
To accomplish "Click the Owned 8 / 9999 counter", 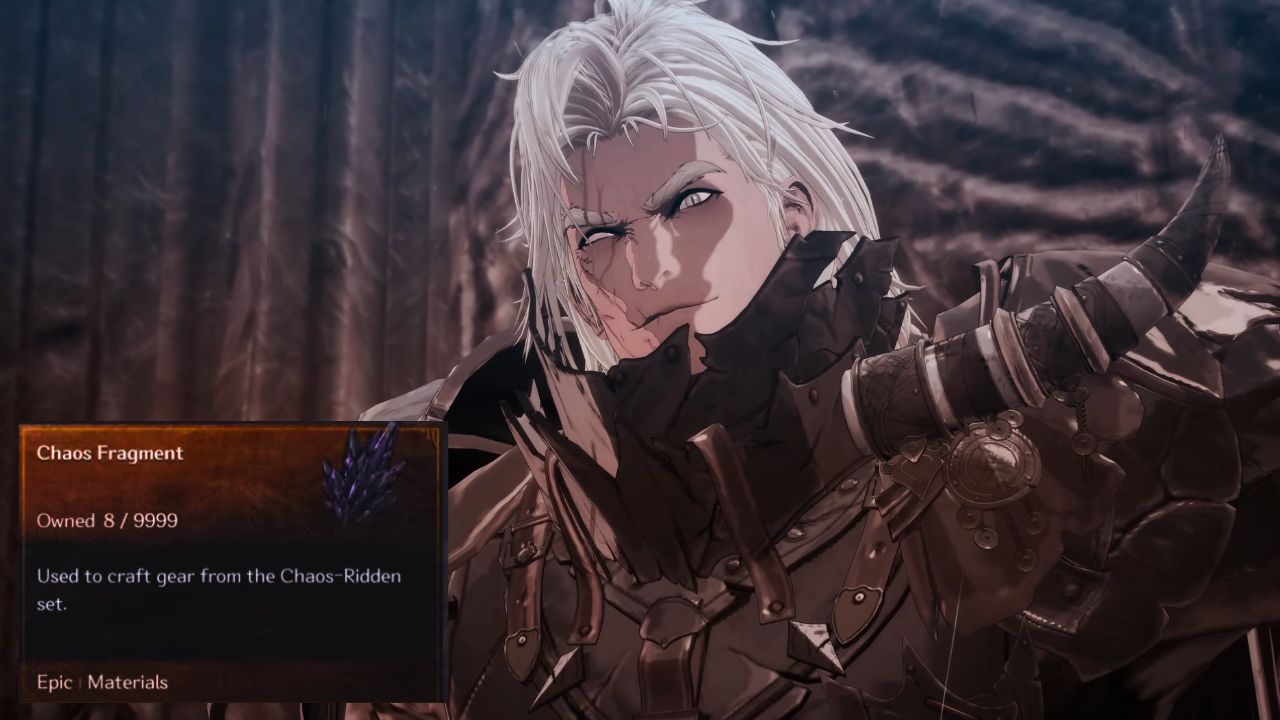I will (105, 519).
